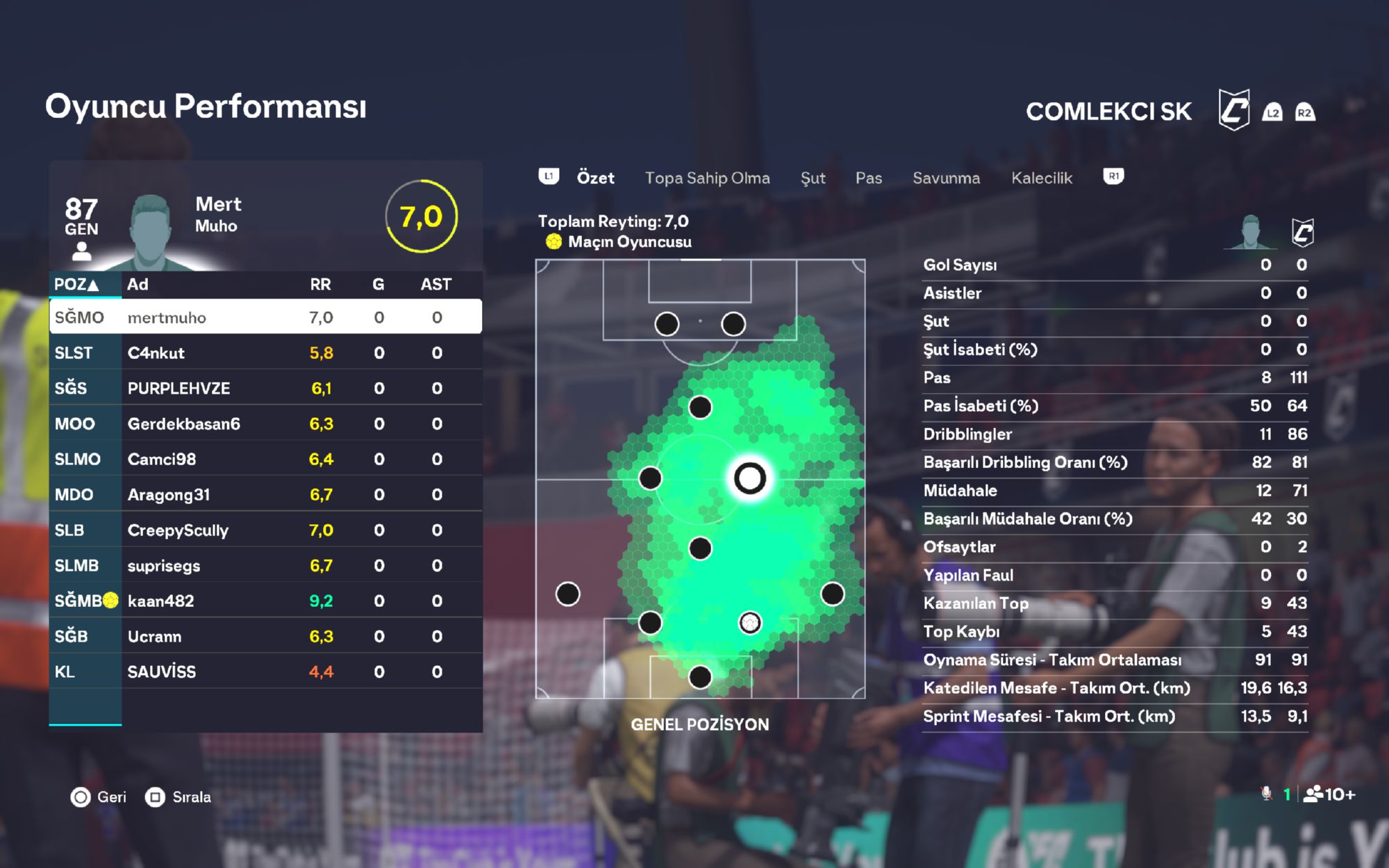Open the Topa Sahip Olma tab
The width and height of the screenshot is (1389, 868).
pos(707,178)
